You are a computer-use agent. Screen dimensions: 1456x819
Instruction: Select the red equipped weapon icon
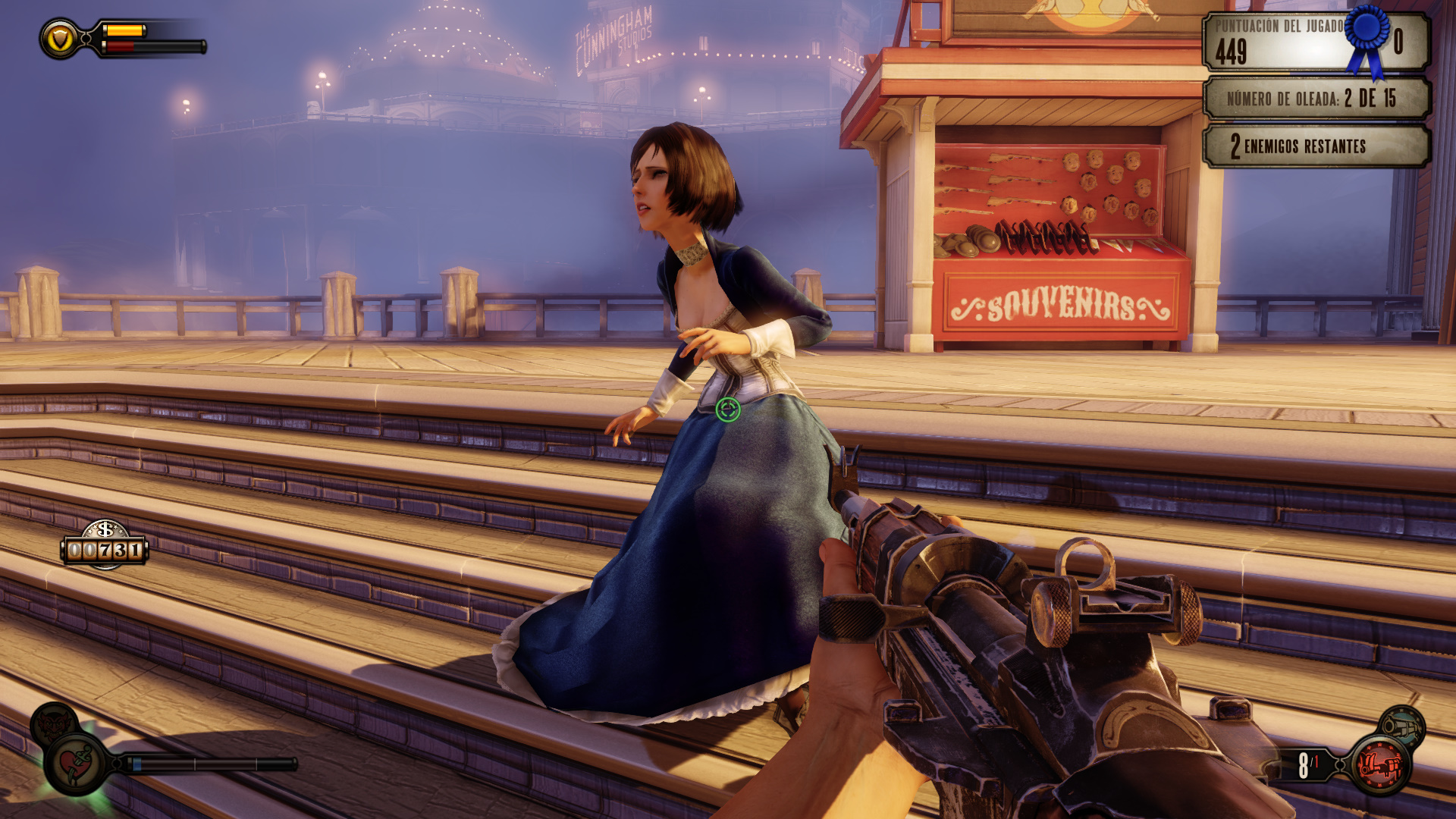[x=1380, y=764]
